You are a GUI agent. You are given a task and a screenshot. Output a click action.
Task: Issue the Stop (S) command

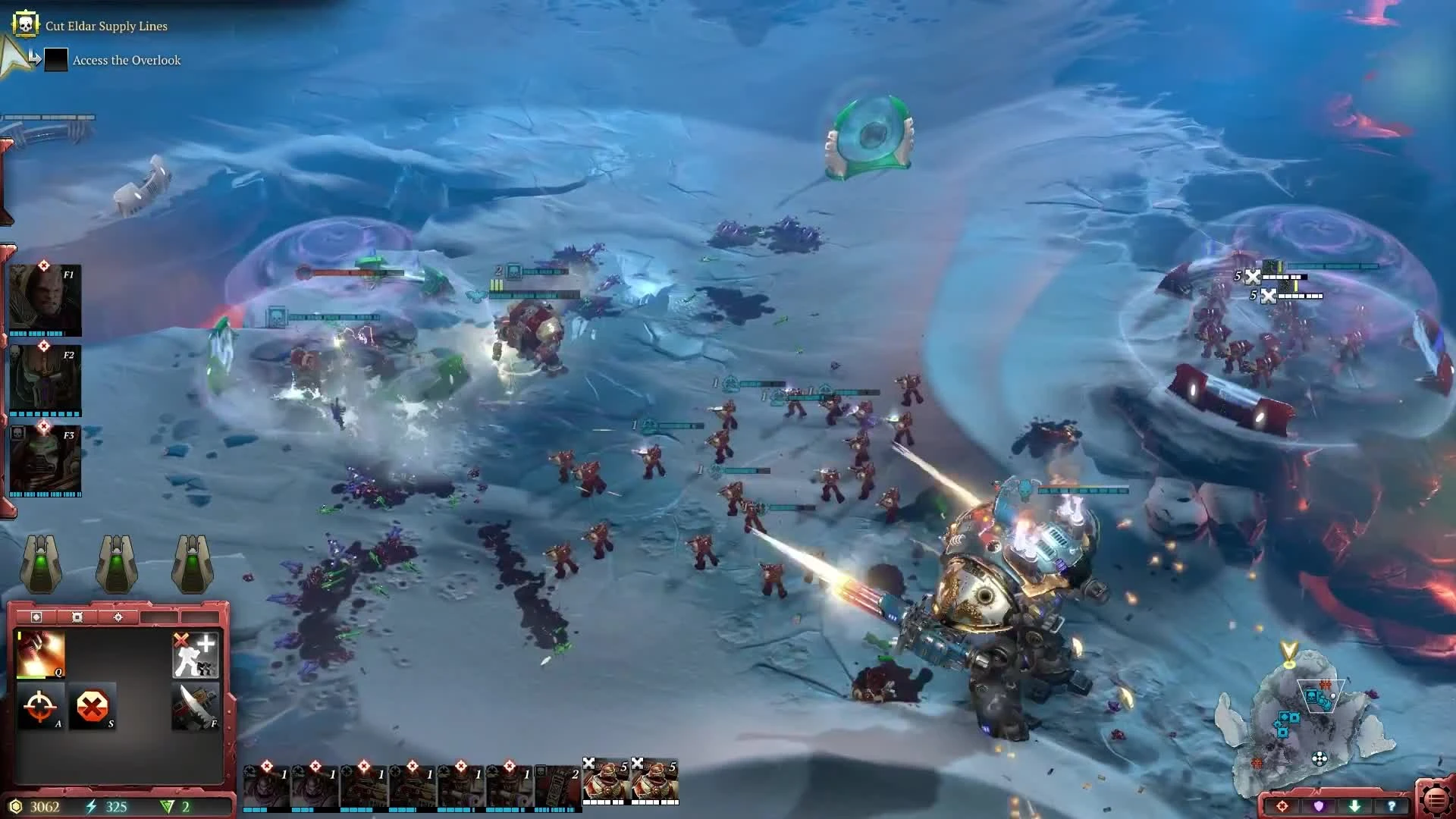pyautogui.click(x=93, y=706)
